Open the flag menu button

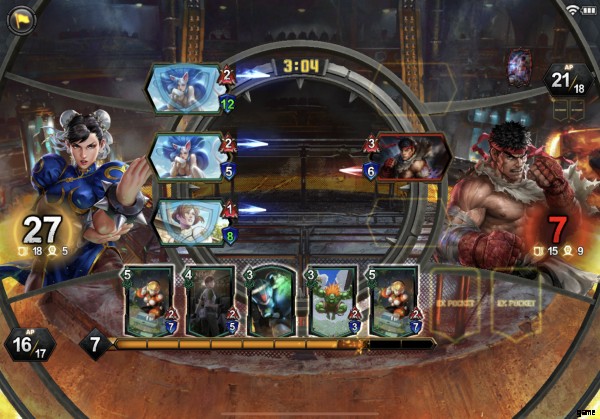tap(19, 20)
